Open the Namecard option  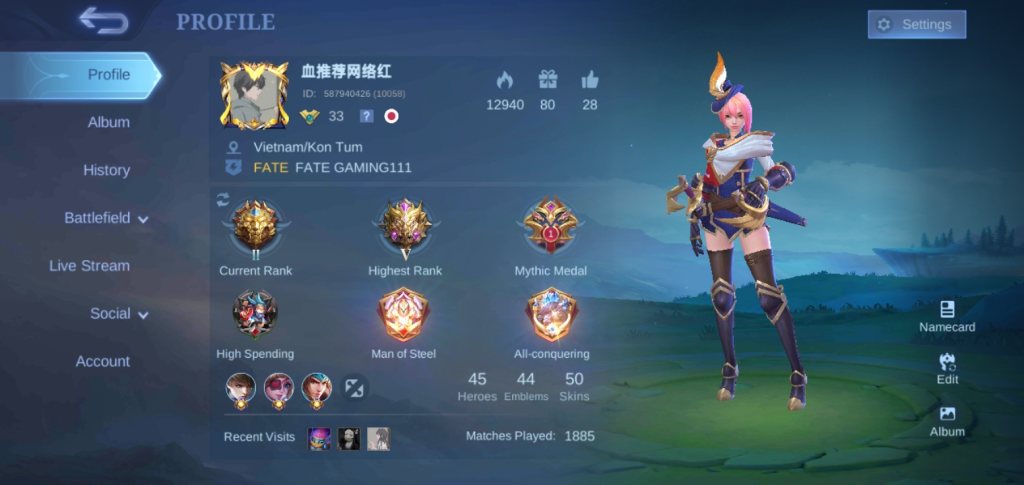click(947, 316)
